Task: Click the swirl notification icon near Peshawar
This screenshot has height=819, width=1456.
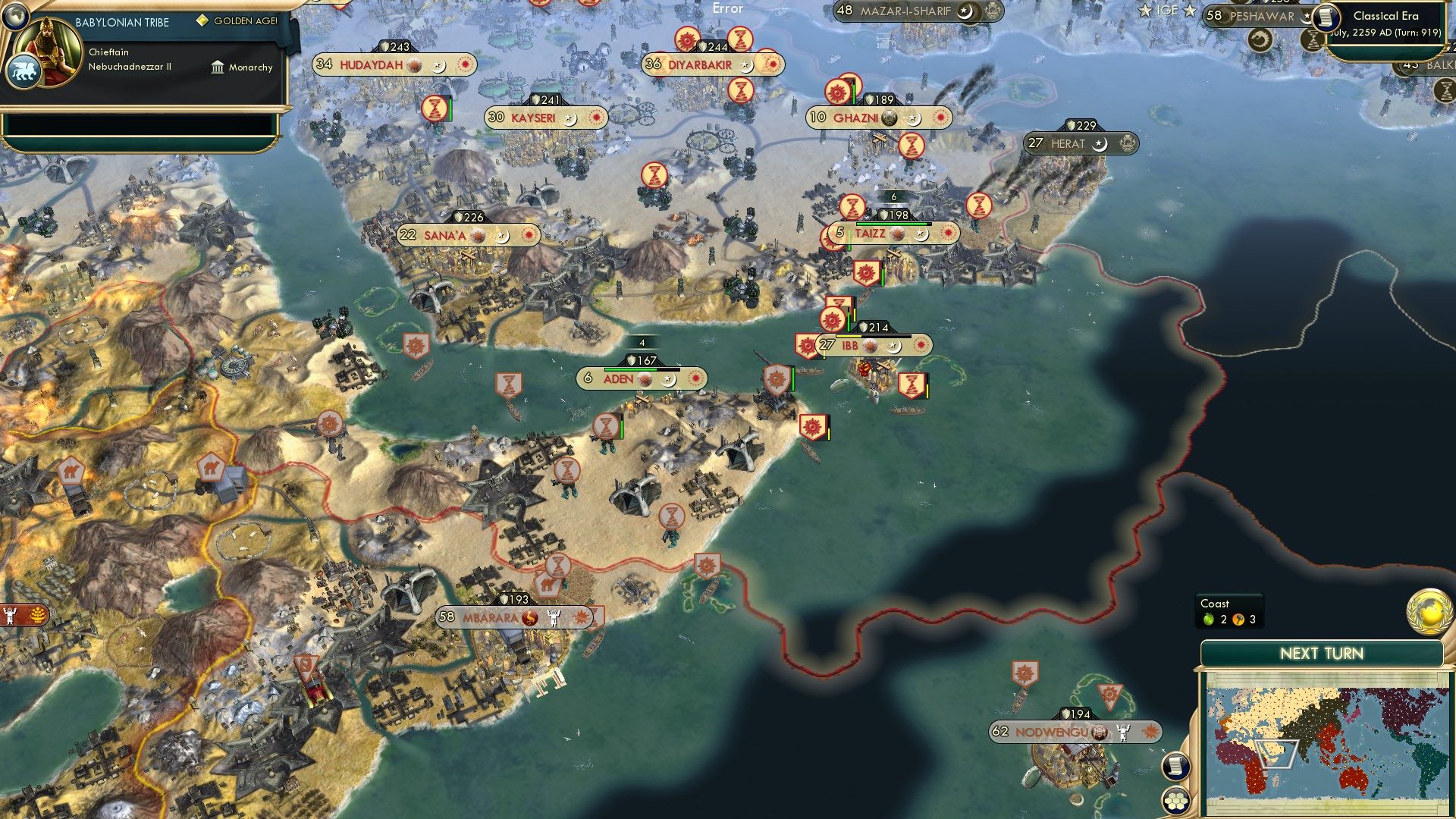Action: [x=1260, y=39]
